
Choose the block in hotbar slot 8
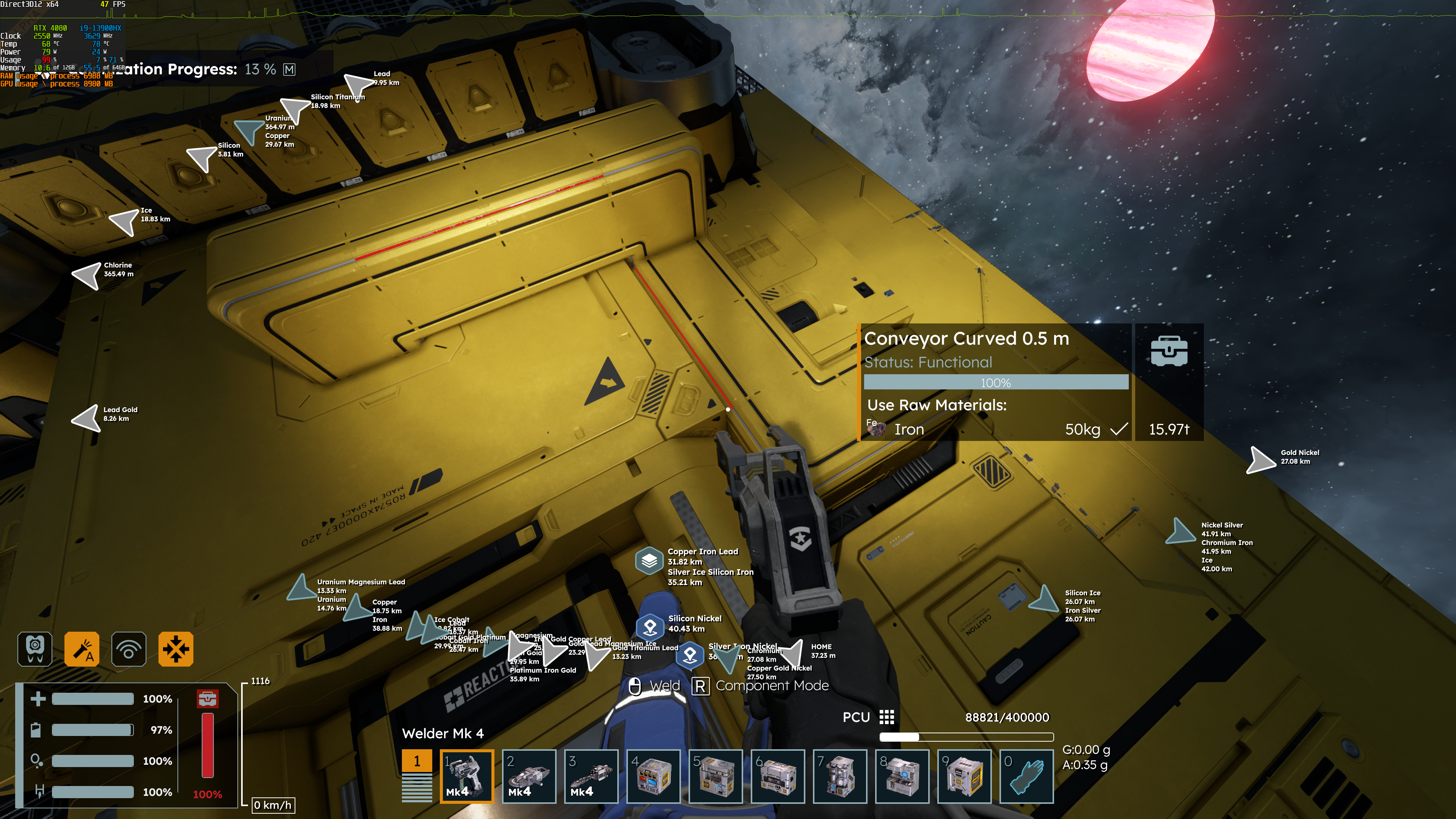(x=902, y=776)
